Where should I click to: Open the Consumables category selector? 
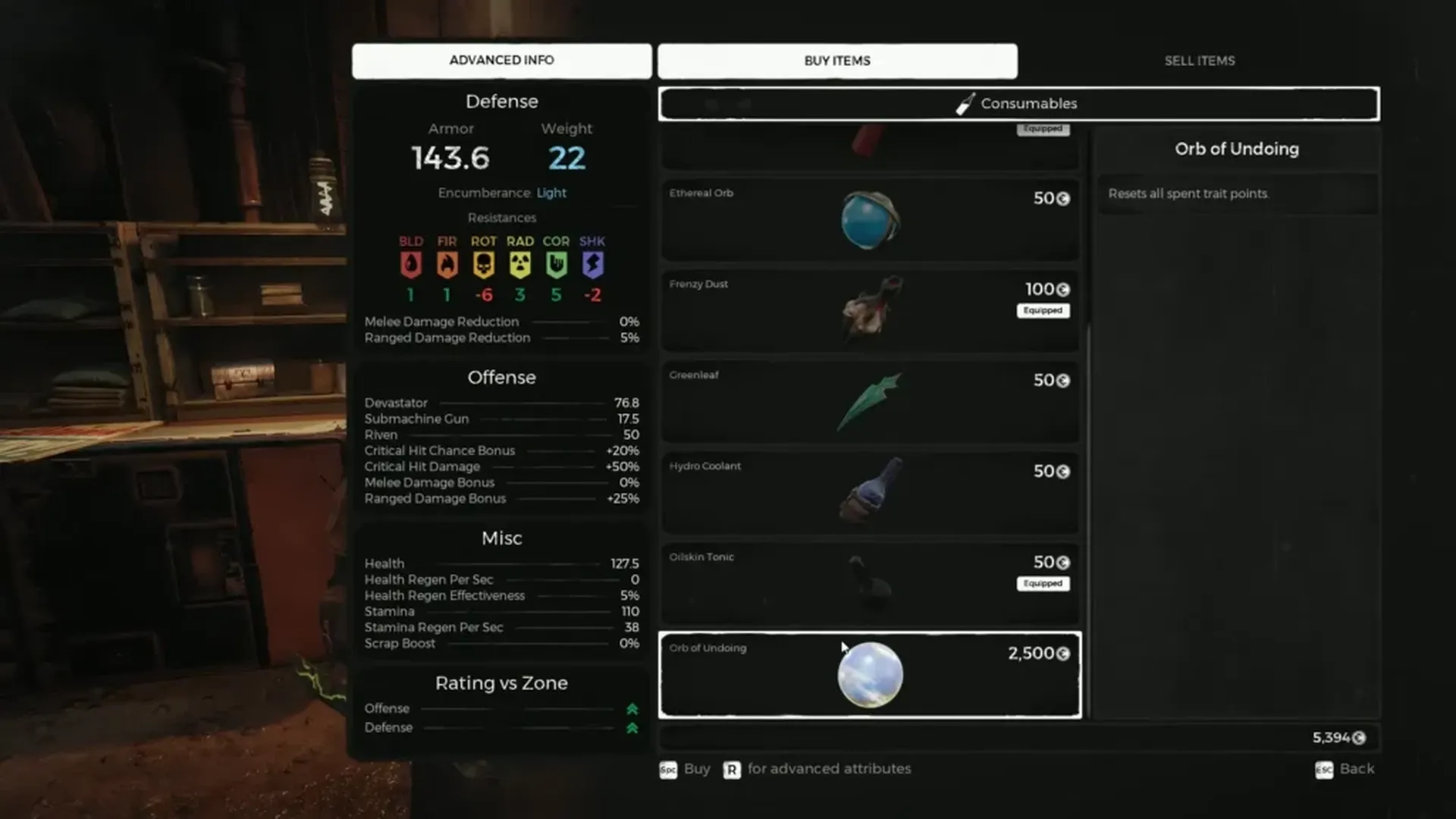(1018, 104)
